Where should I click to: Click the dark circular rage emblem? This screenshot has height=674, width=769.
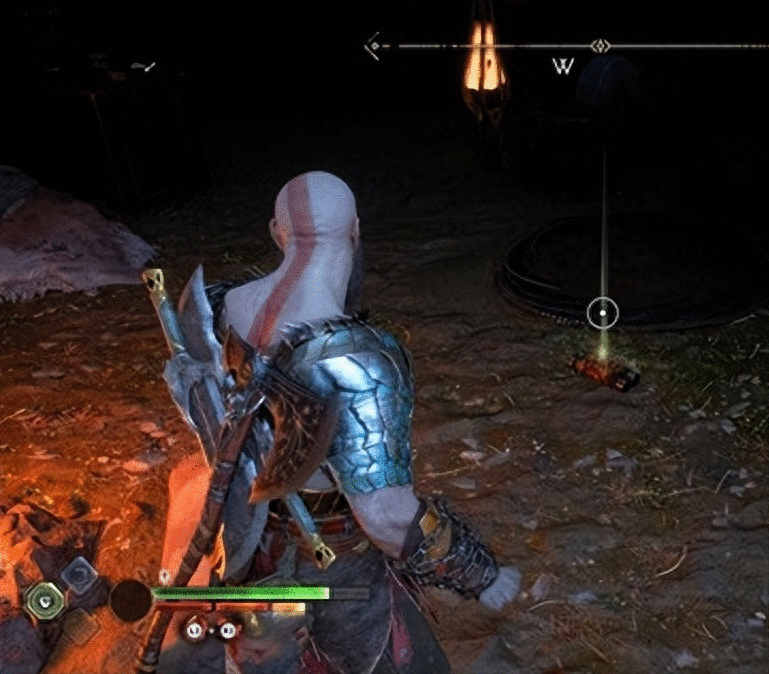[130, 600]
